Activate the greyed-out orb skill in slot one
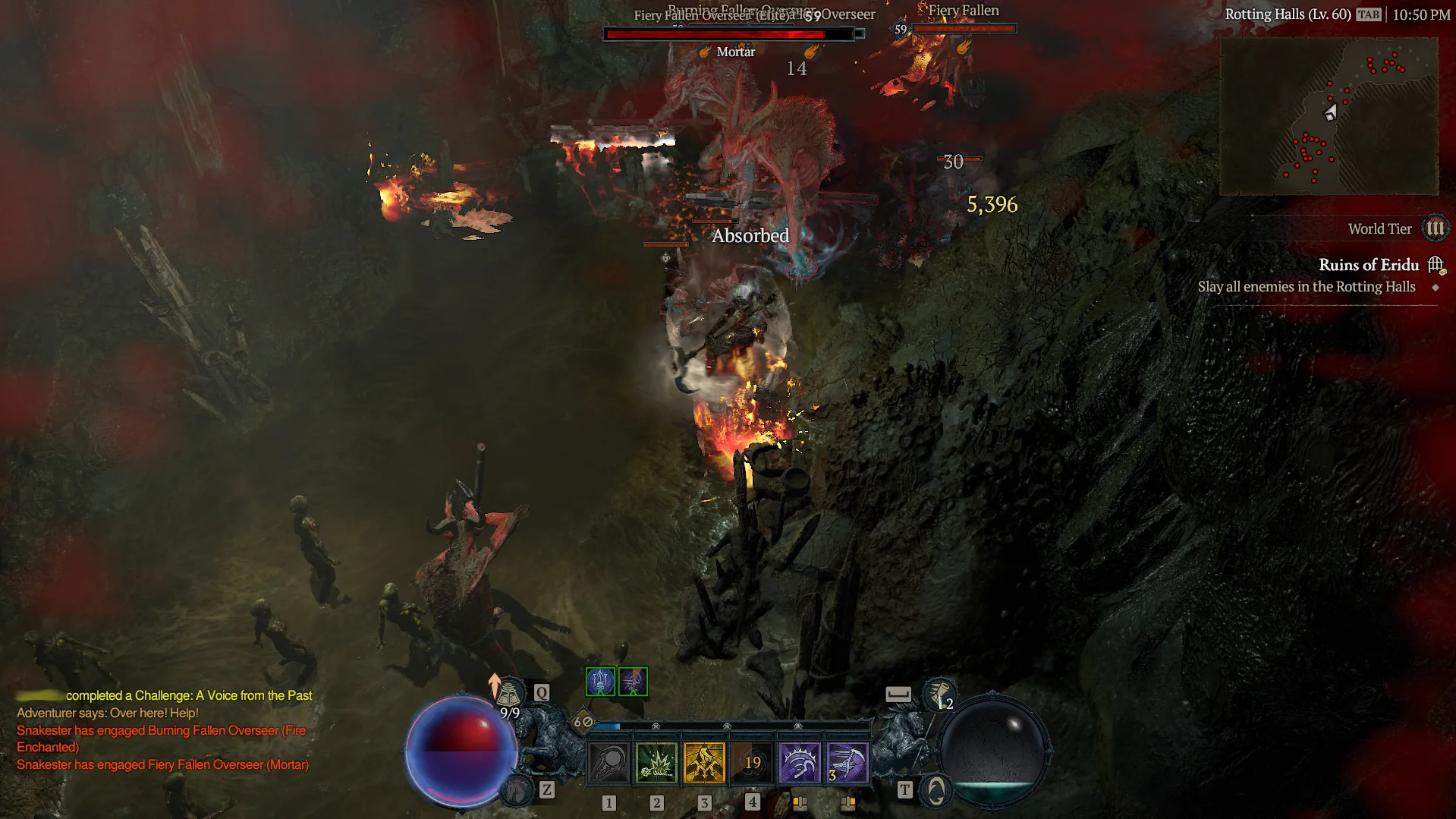 click(609, 762)
